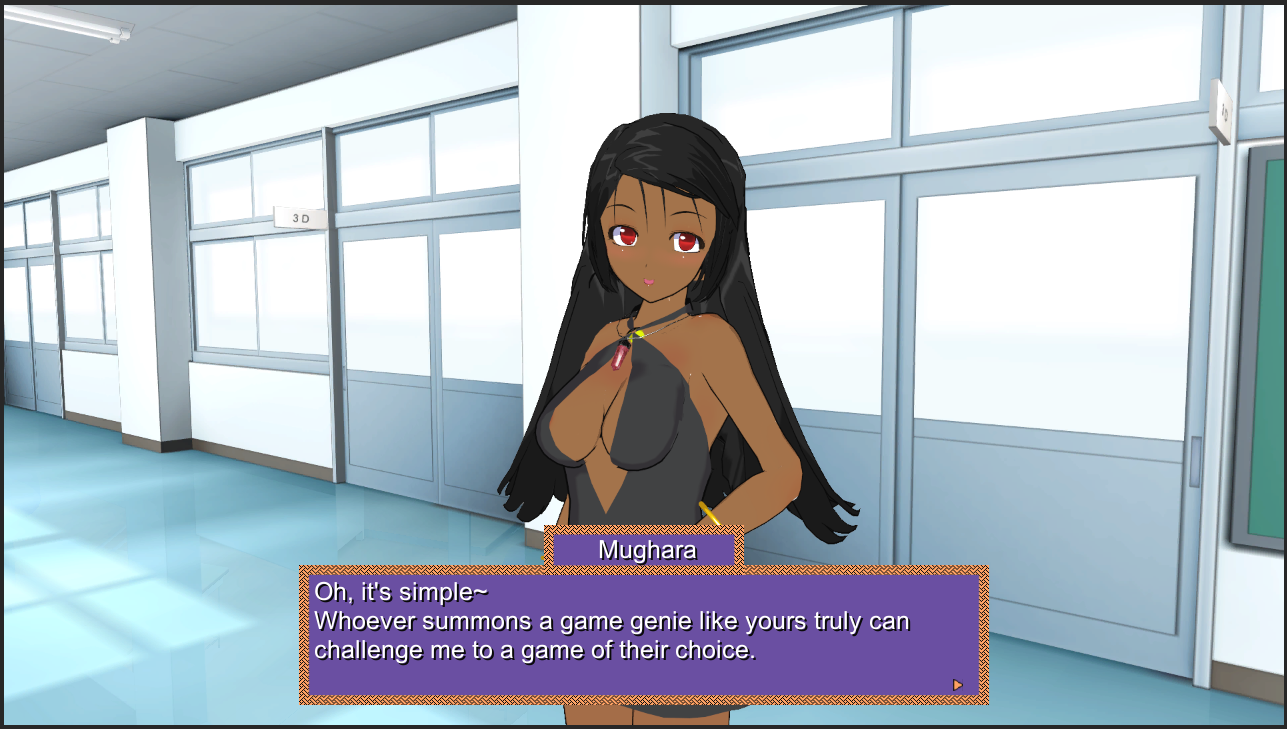Toggle the piercing below Mughara's lip

point(650,287)
